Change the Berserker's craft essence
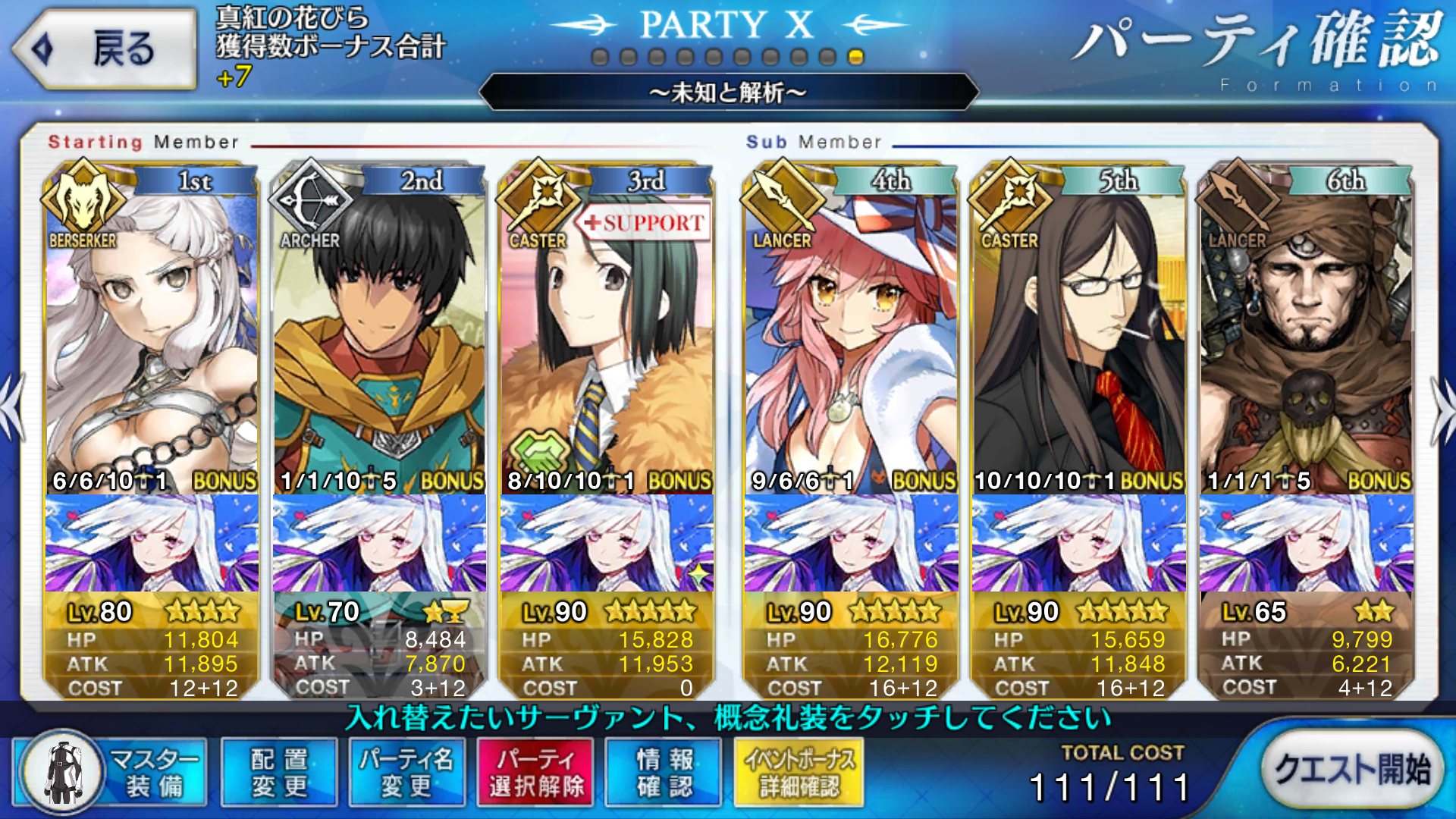 (x=152, y=543)
